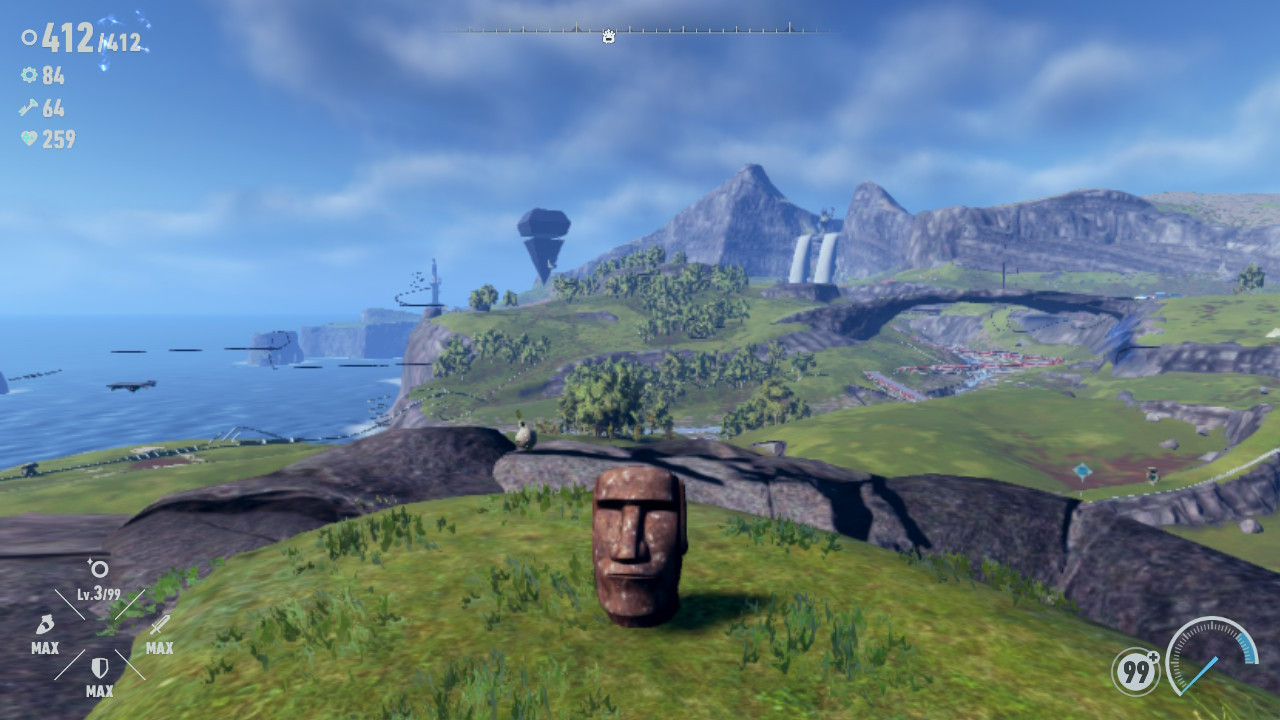Select the sword attack icon marked MAX
This screenshot has height=720, width=1280.
pyautogui.click(x=159, y=624)
